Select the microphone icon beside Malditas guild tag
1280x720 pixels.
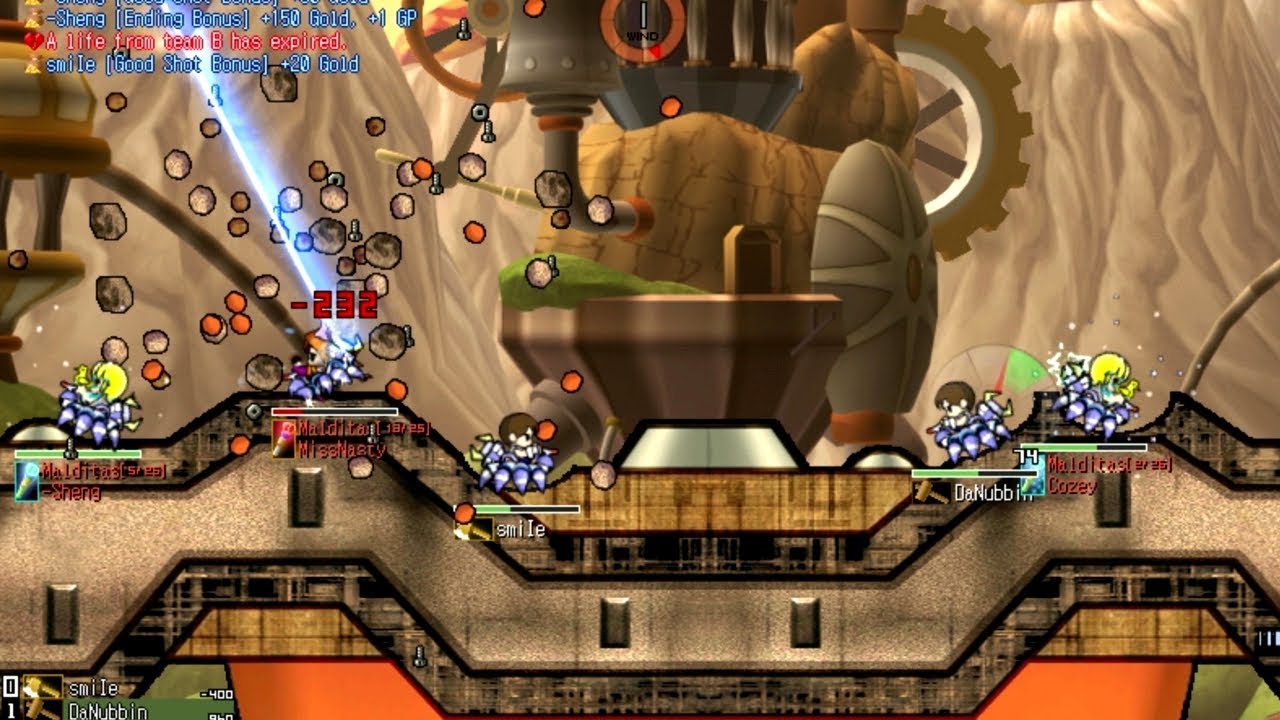point(28,480)
